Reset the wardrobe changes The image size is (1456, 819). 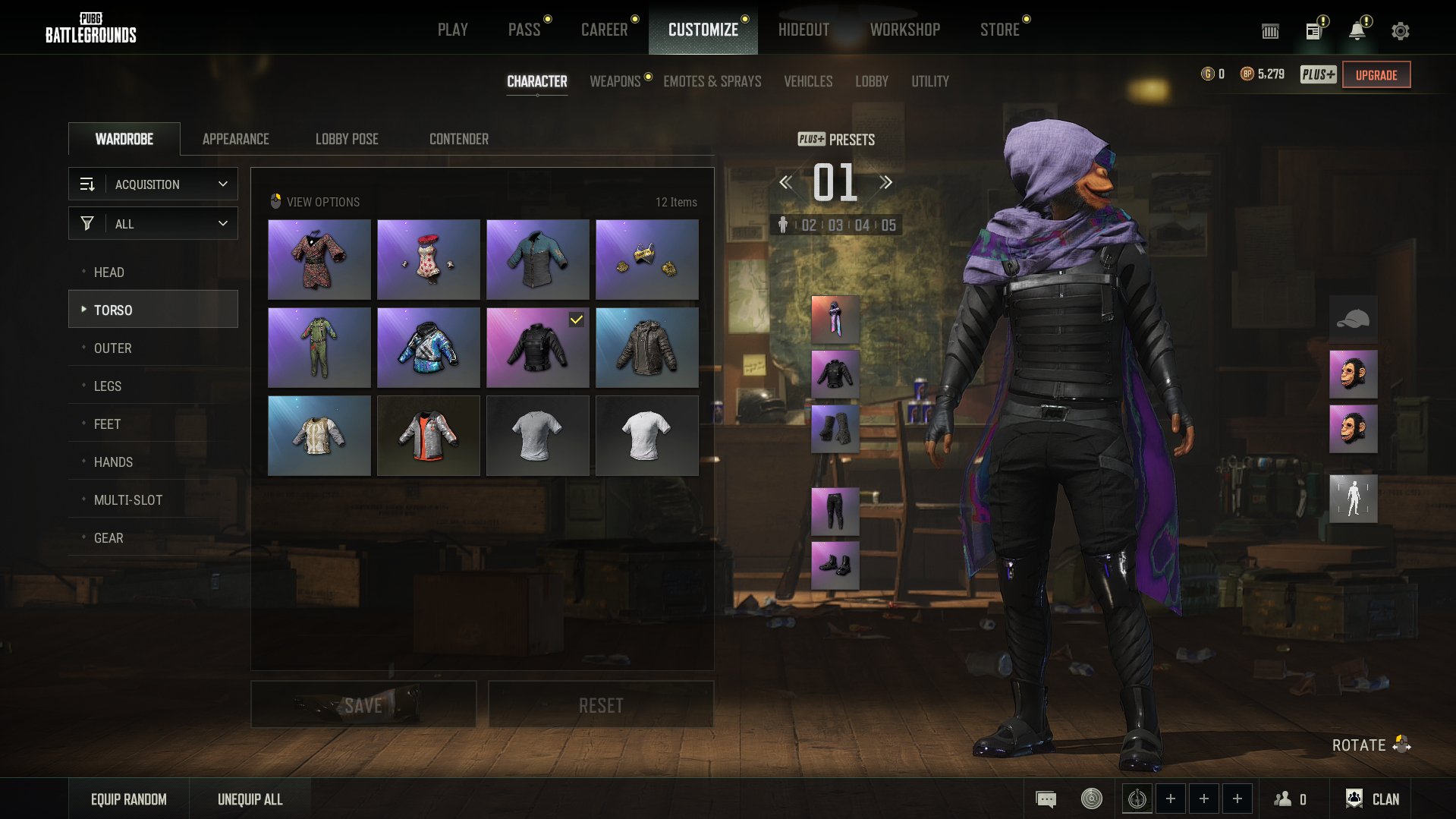pos(600,705)
